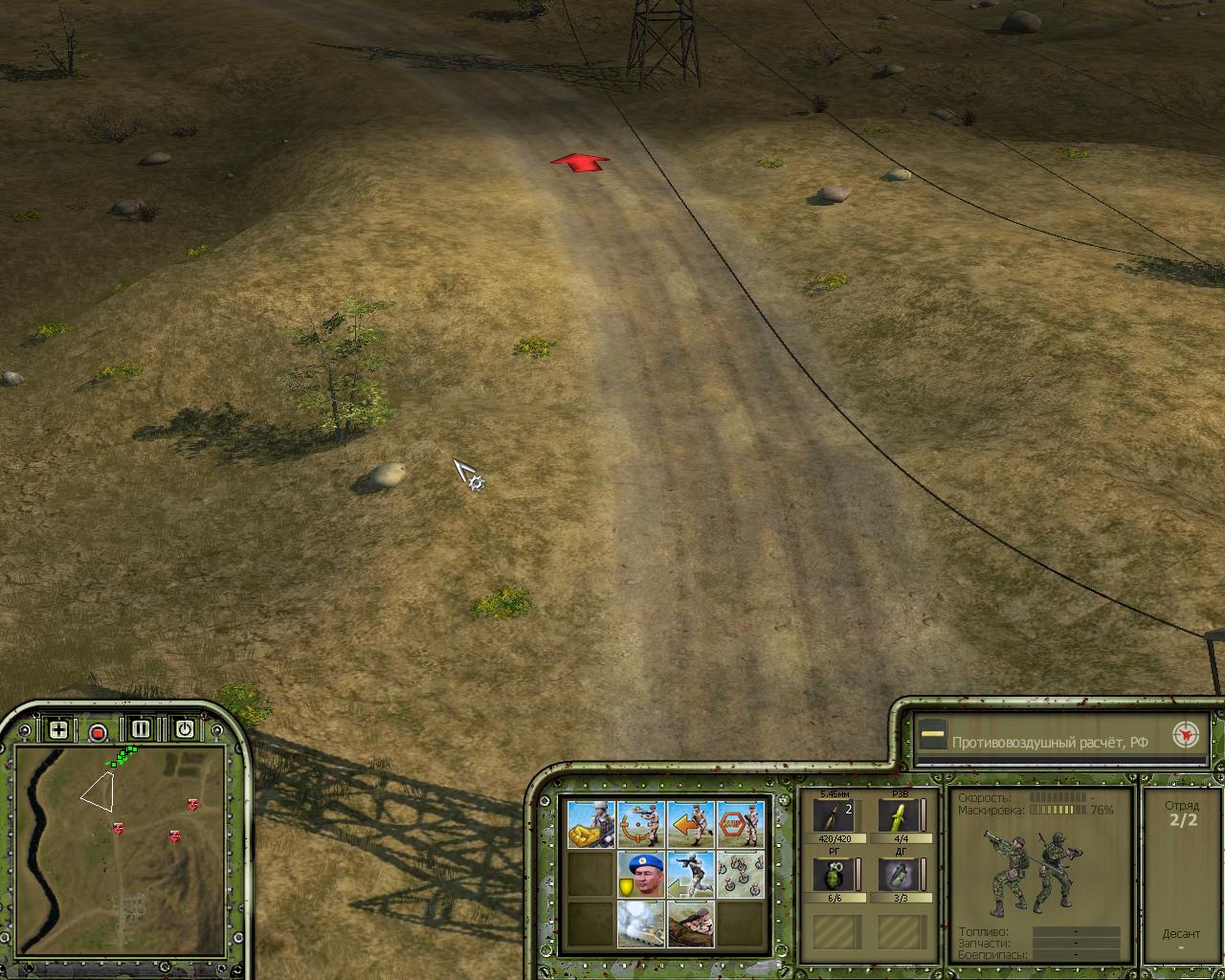The height and width of the screenshot is (980, 1225).
Task: Click the blue beret officer portrait icon
Action: click(640, 875)
